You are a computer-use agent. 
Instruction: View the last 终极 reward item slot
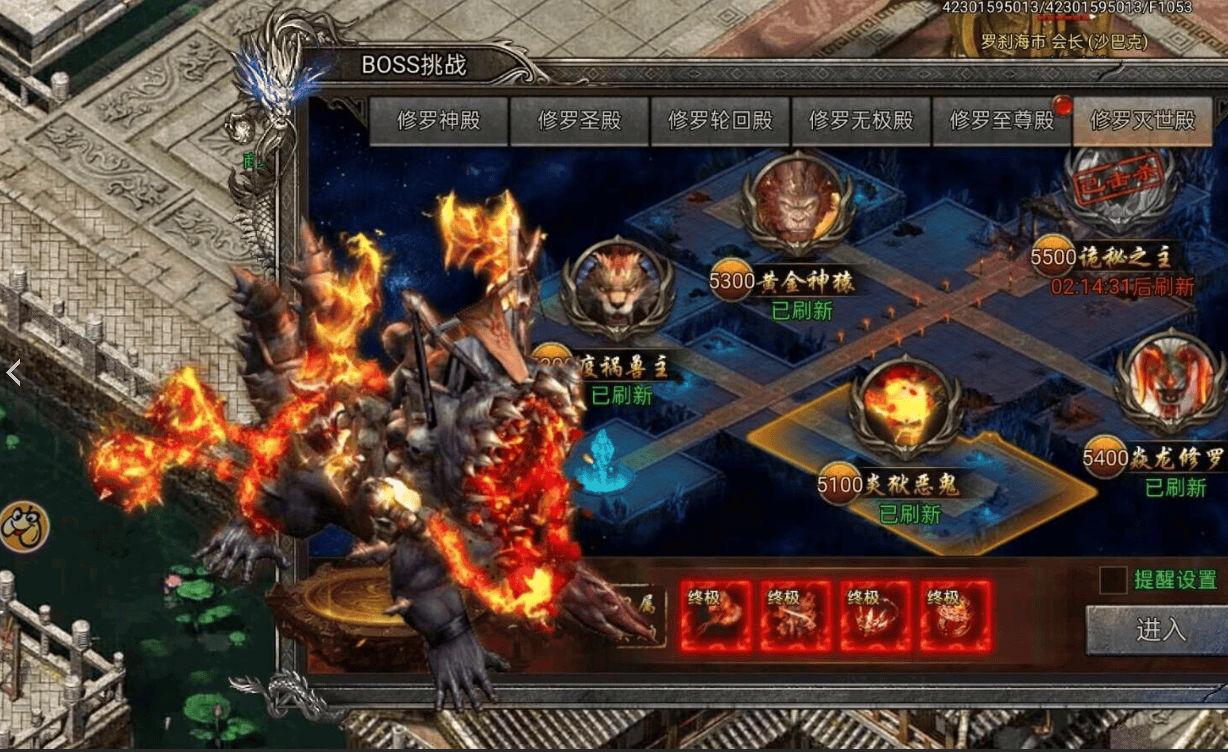point(956,616)
